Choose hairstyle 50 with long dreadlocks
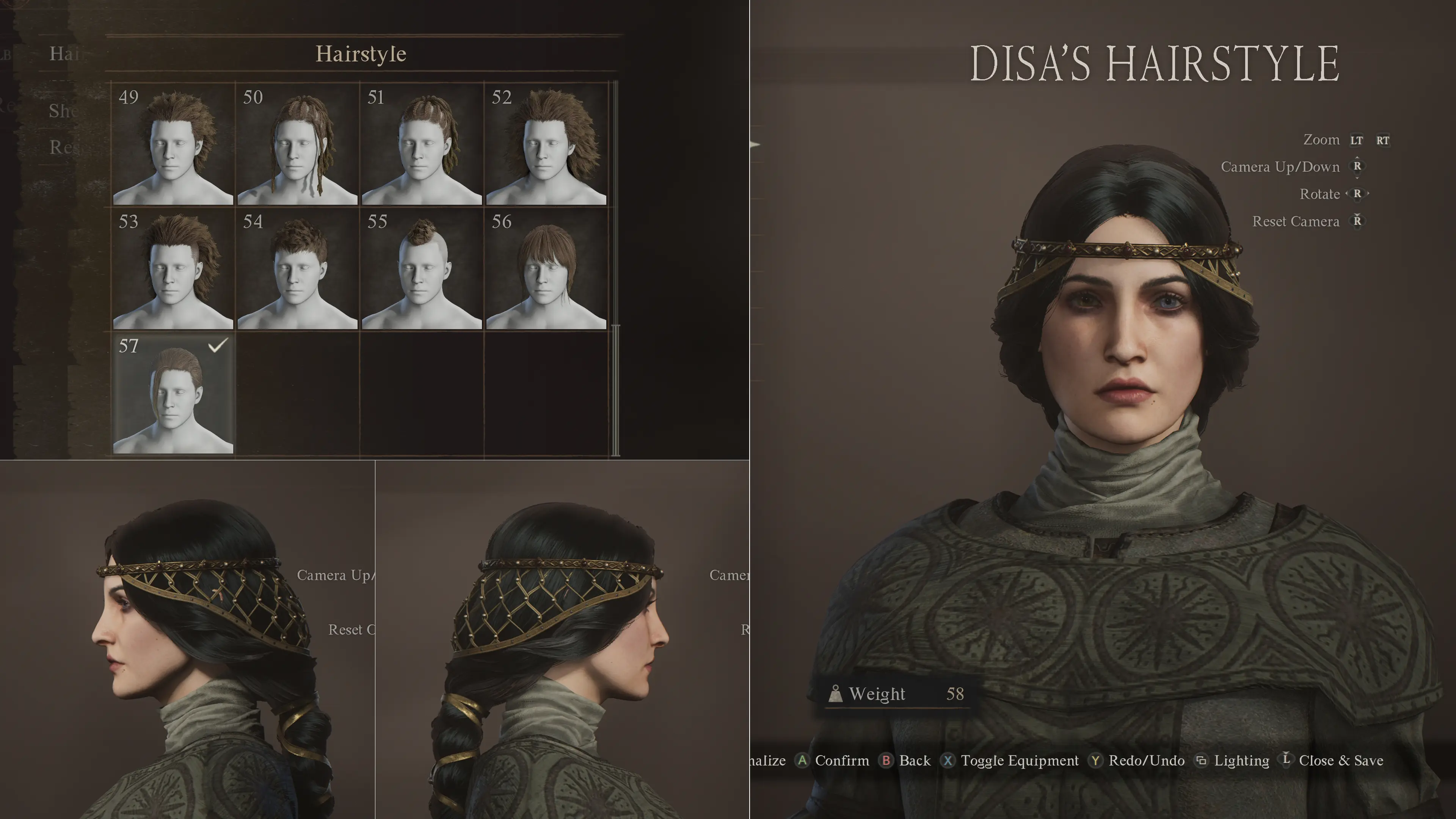This screenshot has height=819, width=1456. coord(297,144)
